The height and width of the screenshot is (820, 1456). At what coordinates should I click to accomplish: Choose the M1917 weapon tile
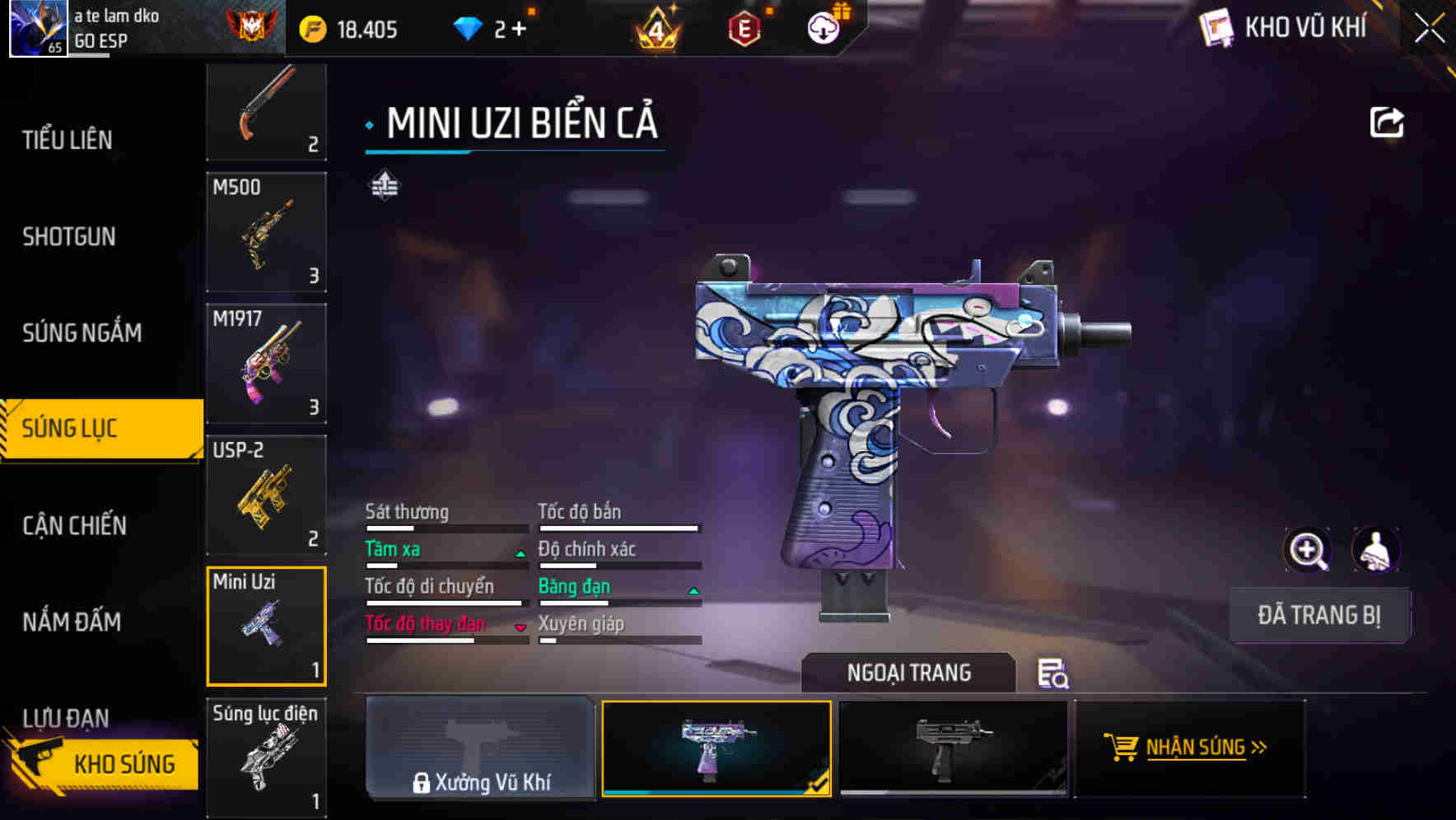(x=266, y=364)
